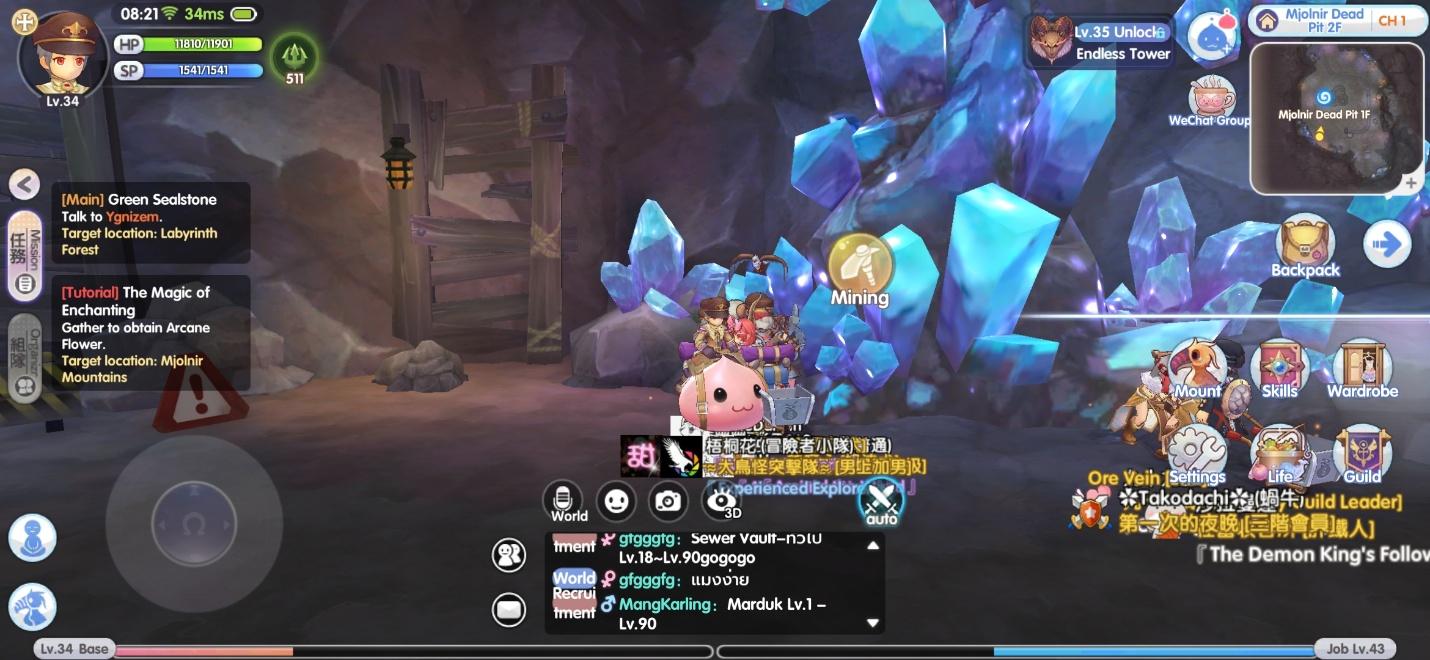This screenshot has width=1430, height=660.
Task: Activate World voice chat microphone
Action: [x=563, y=500]
